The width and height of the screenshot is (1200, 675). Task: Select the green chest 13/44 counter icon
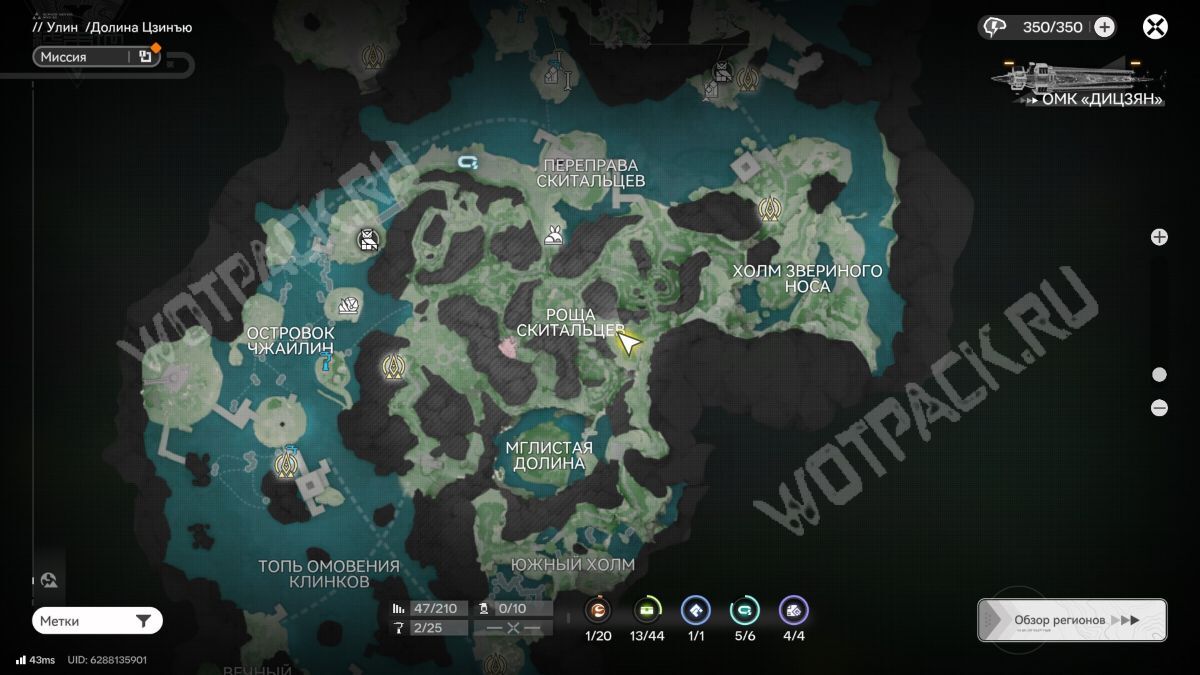coord(648,610)
